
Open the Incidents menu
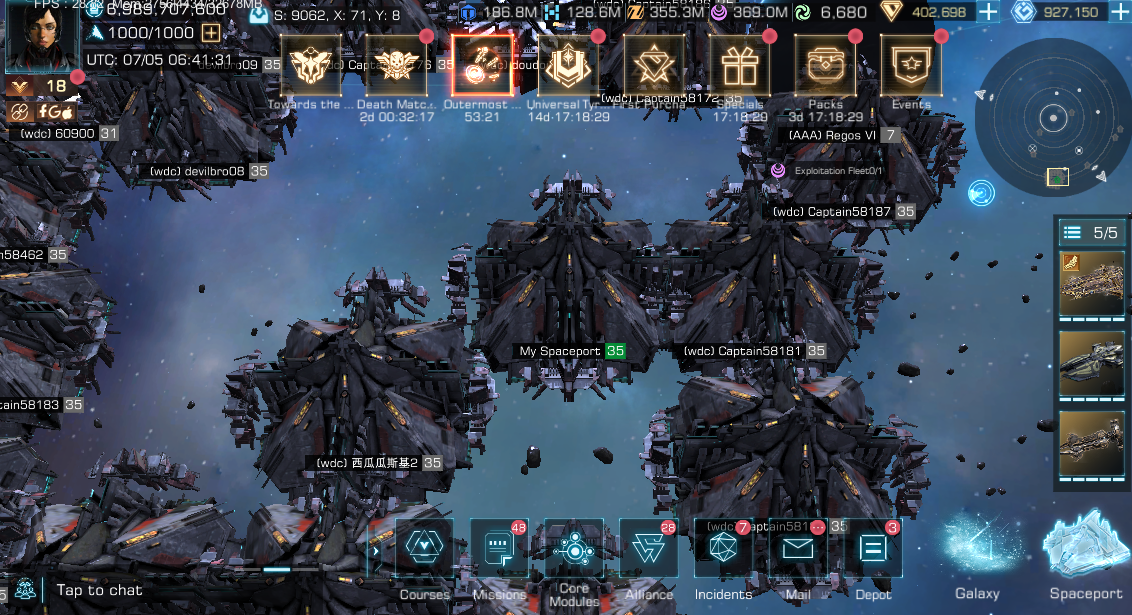point(723,549)
